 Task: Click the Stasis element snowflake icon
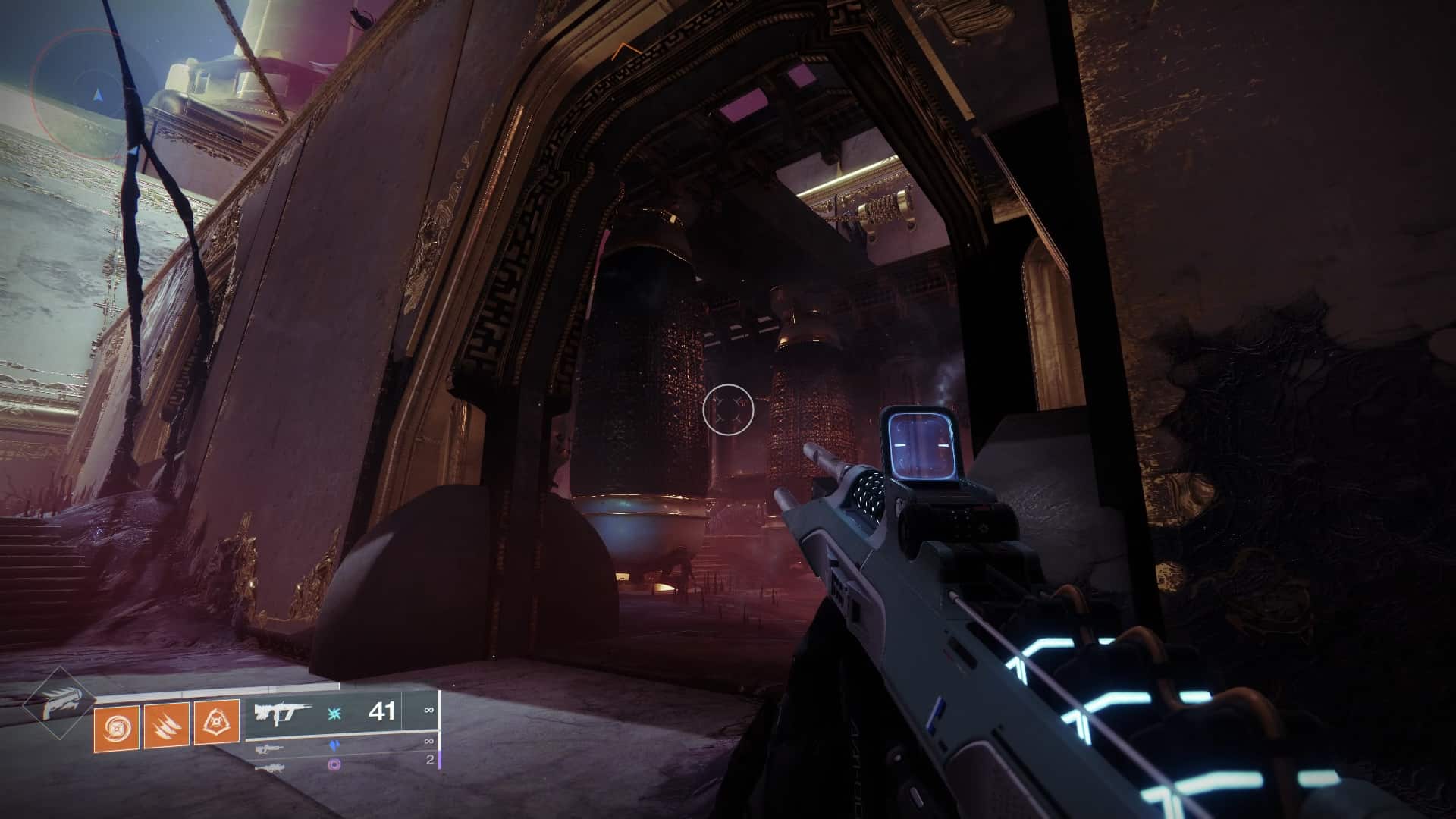click(336, 712)
